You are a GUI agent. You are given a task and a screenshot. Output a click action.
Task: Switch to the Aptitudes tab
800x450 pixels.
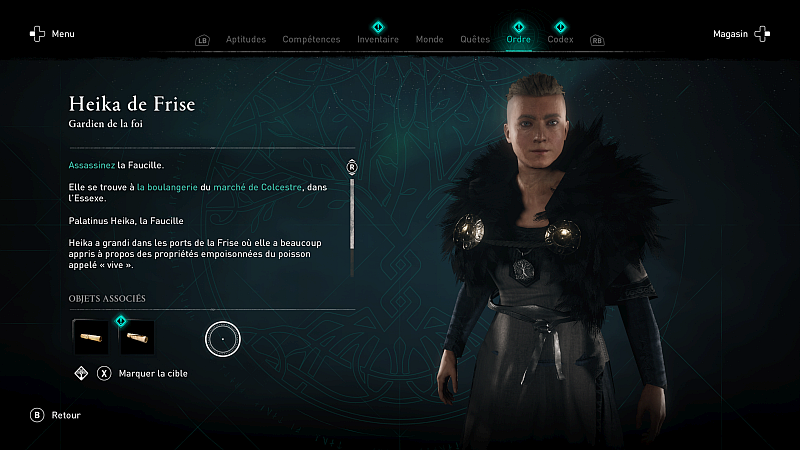245,40
